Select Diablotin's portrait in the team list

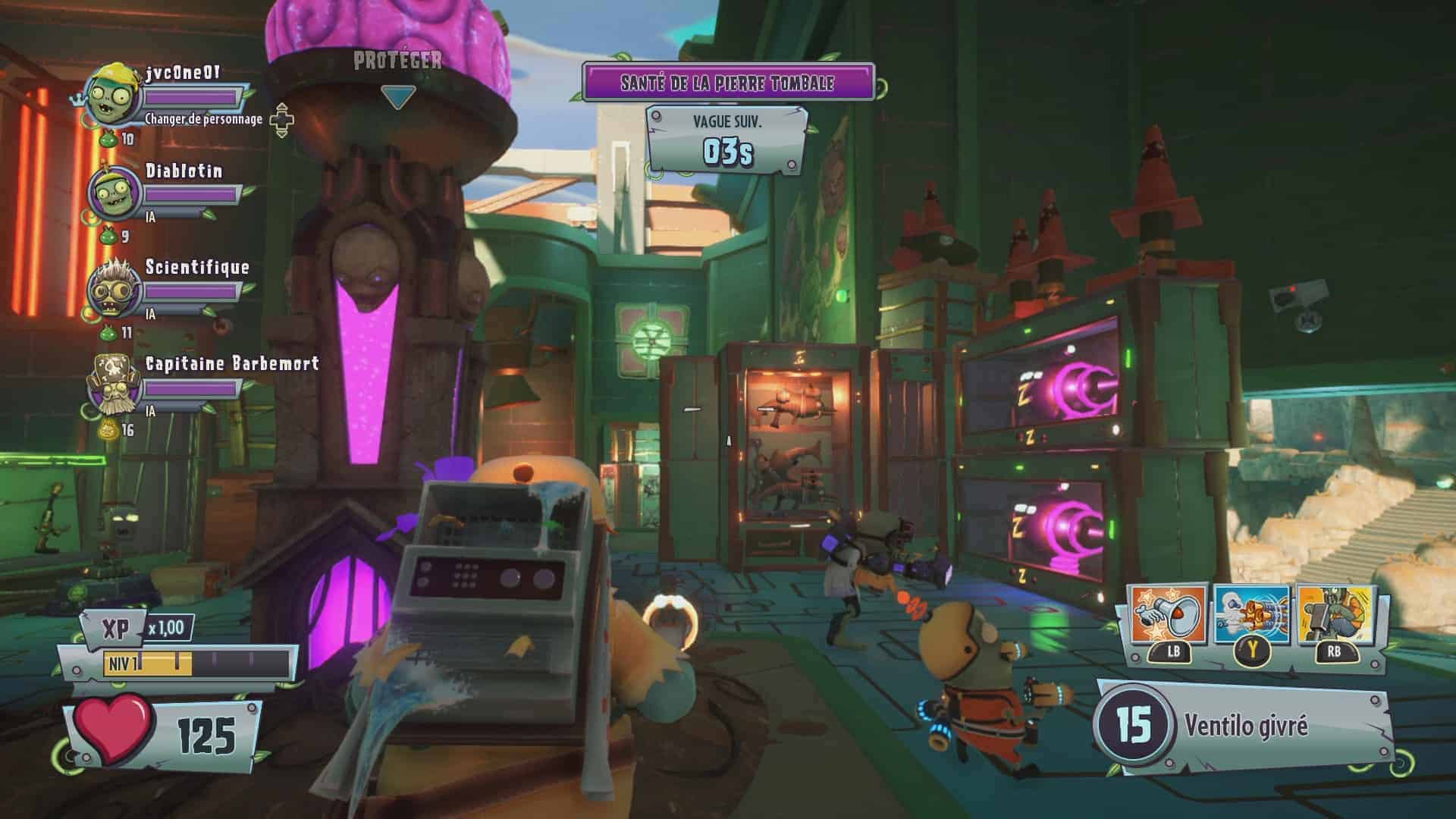[x=114, y=193]
